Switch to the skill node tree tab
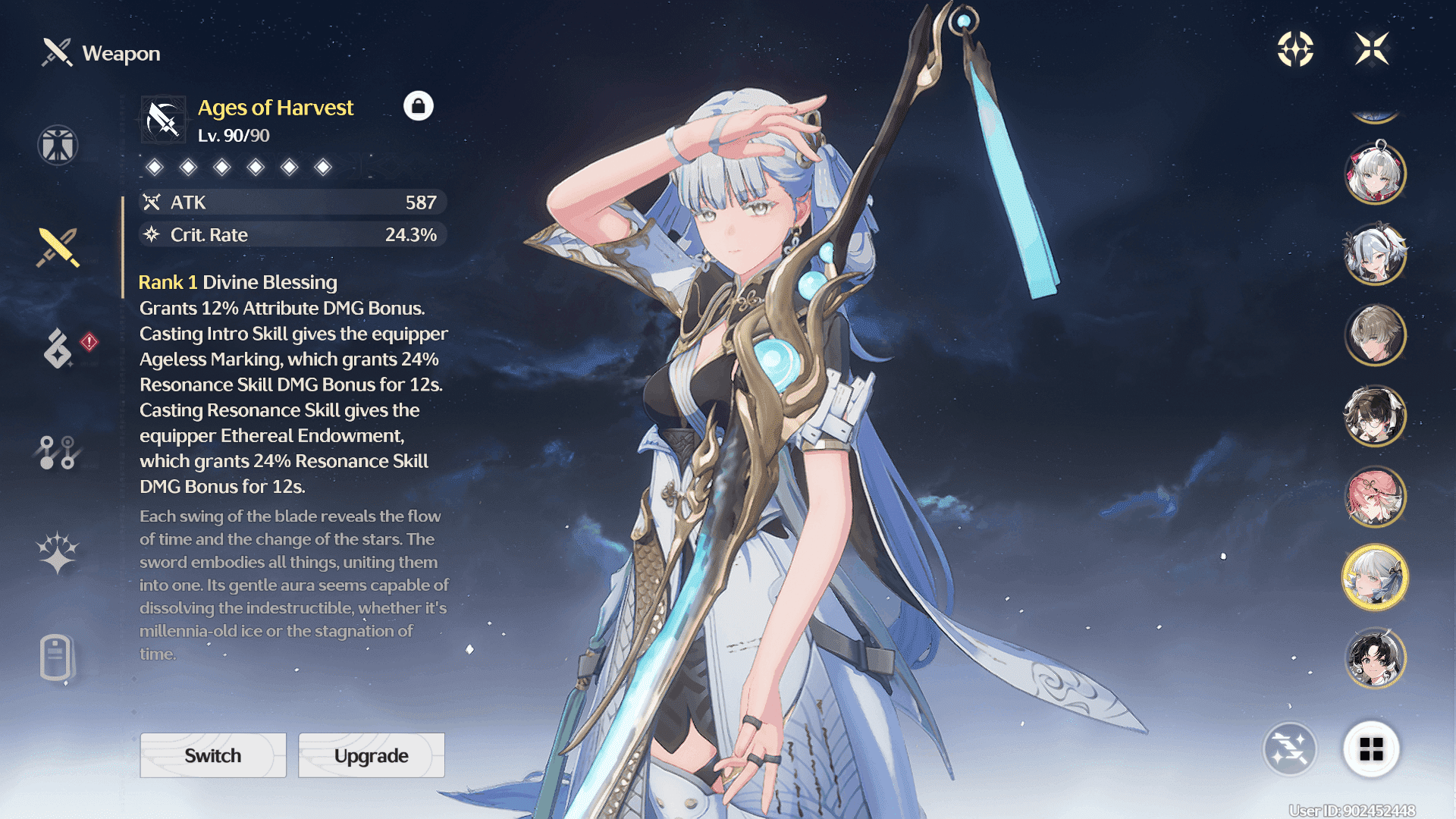This screenshot has width=1456, height=819. point(58,453)
